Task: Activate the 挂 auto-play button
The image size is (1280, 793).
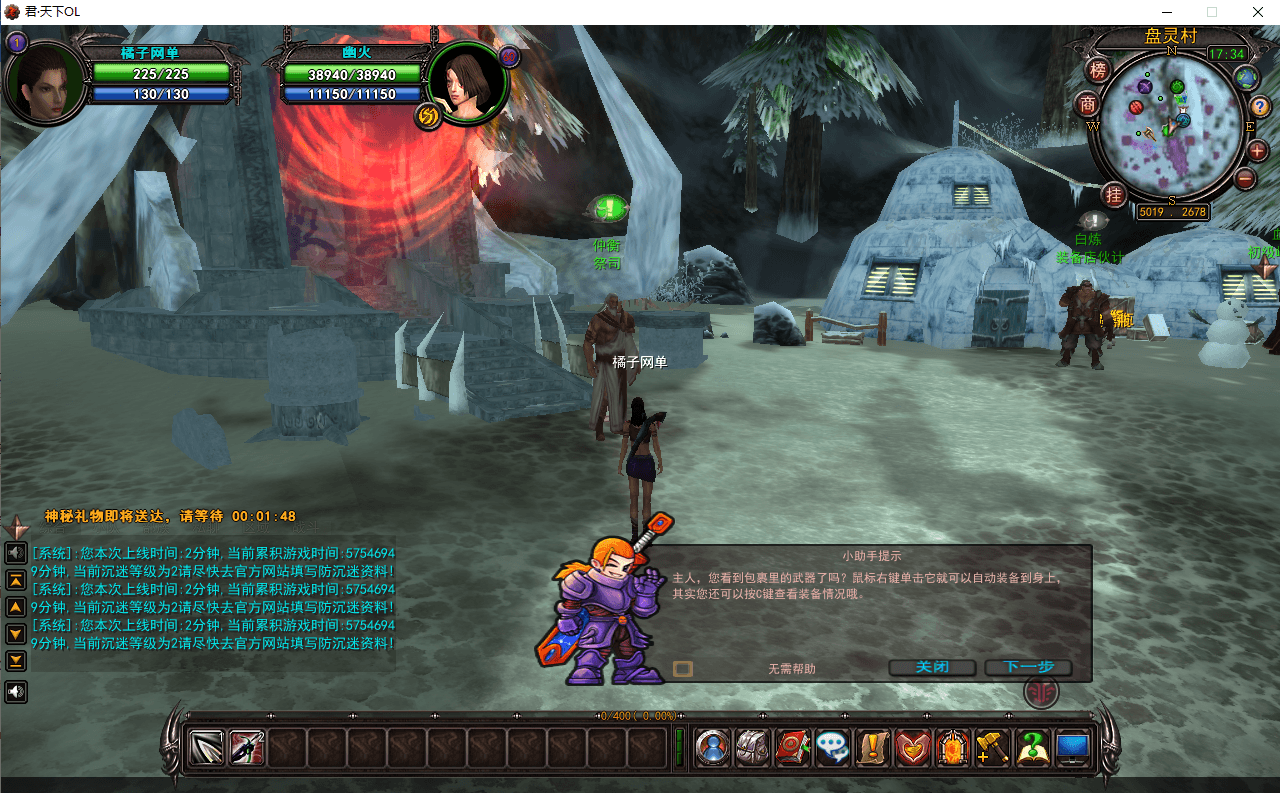Action: pyautogui.click(x=1114, y=194)
